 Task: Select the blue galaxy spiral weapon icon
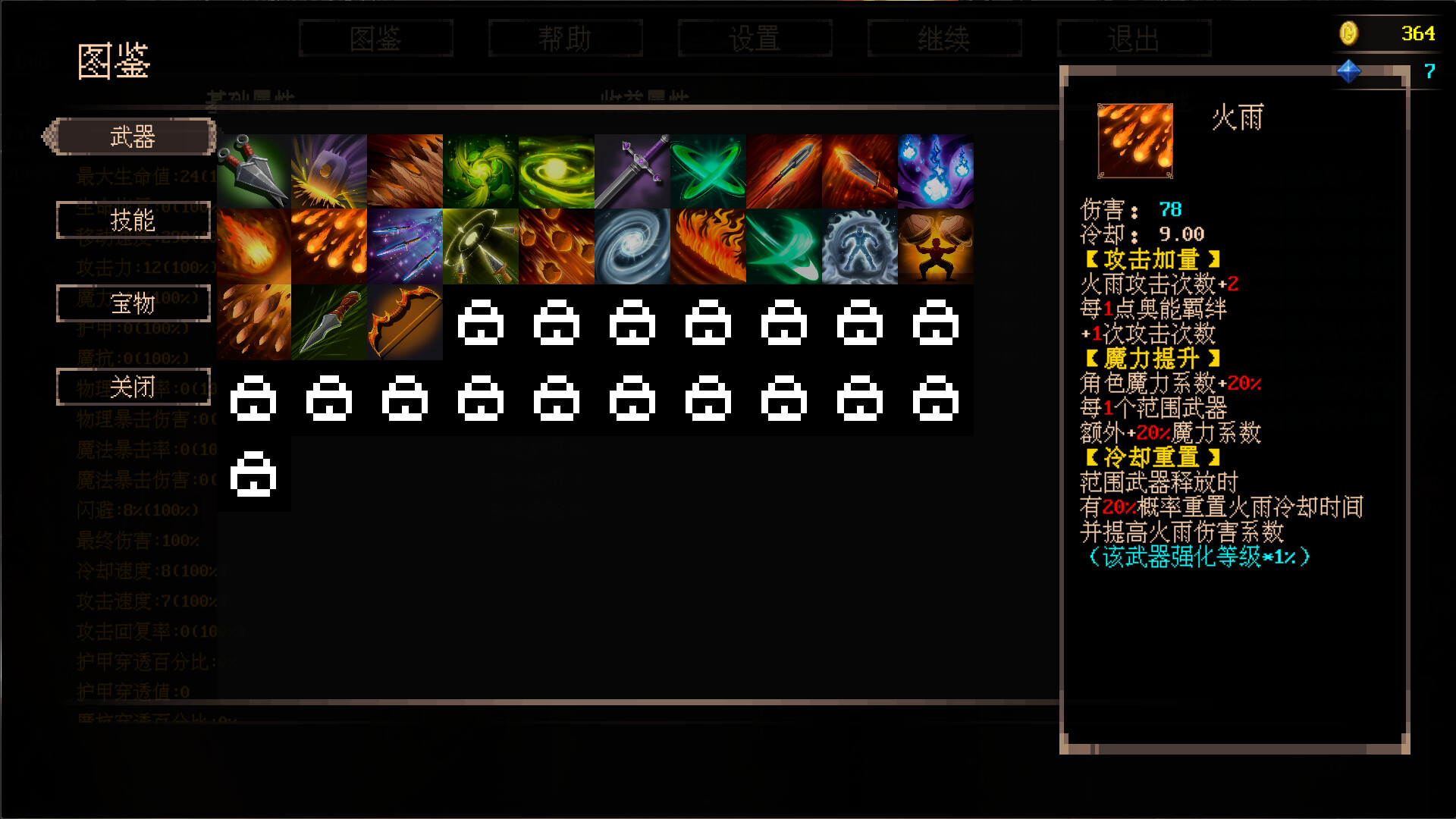[632, 245]
